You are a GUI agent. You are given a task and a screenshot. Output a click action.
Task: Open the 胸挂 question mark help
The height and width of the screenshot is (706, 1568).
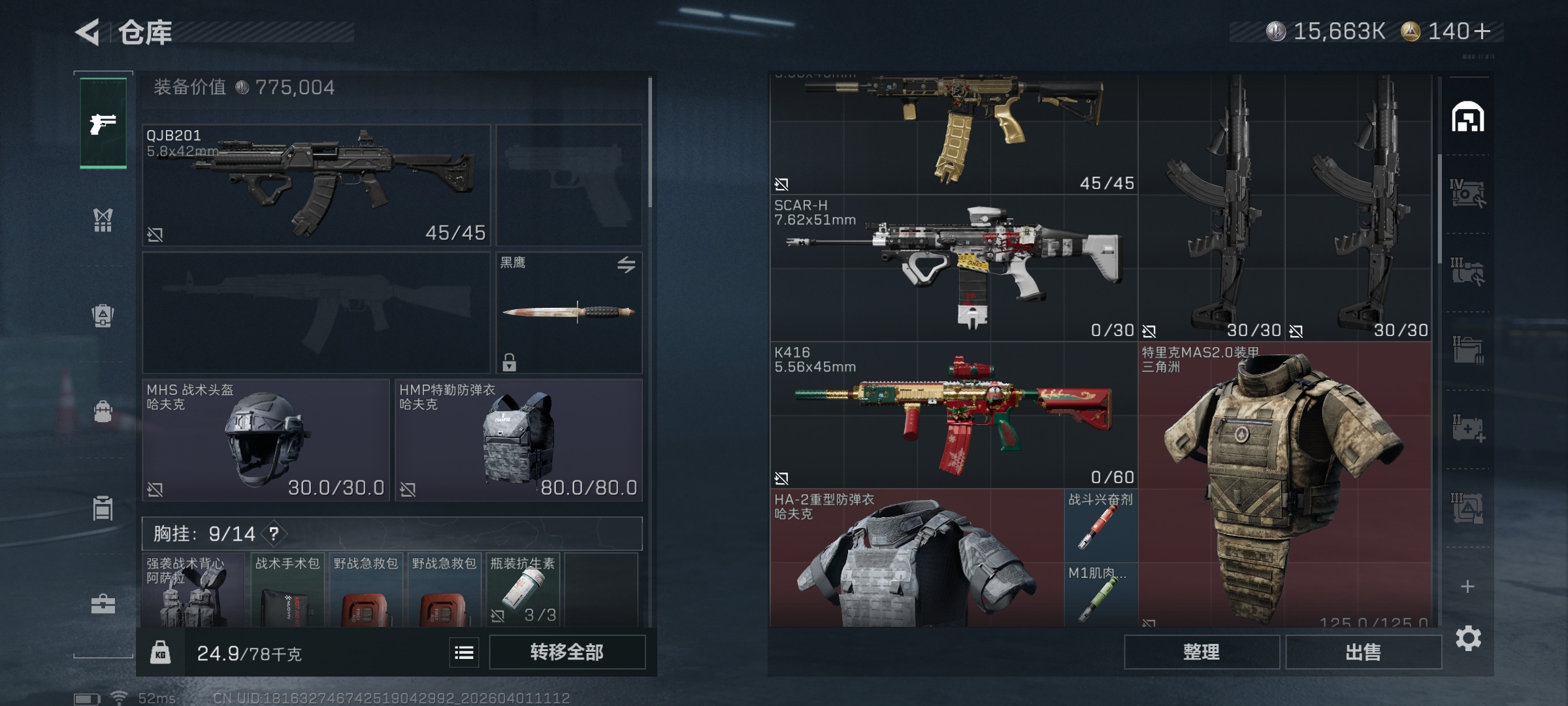pyautogui.click(x=274, y=534)
